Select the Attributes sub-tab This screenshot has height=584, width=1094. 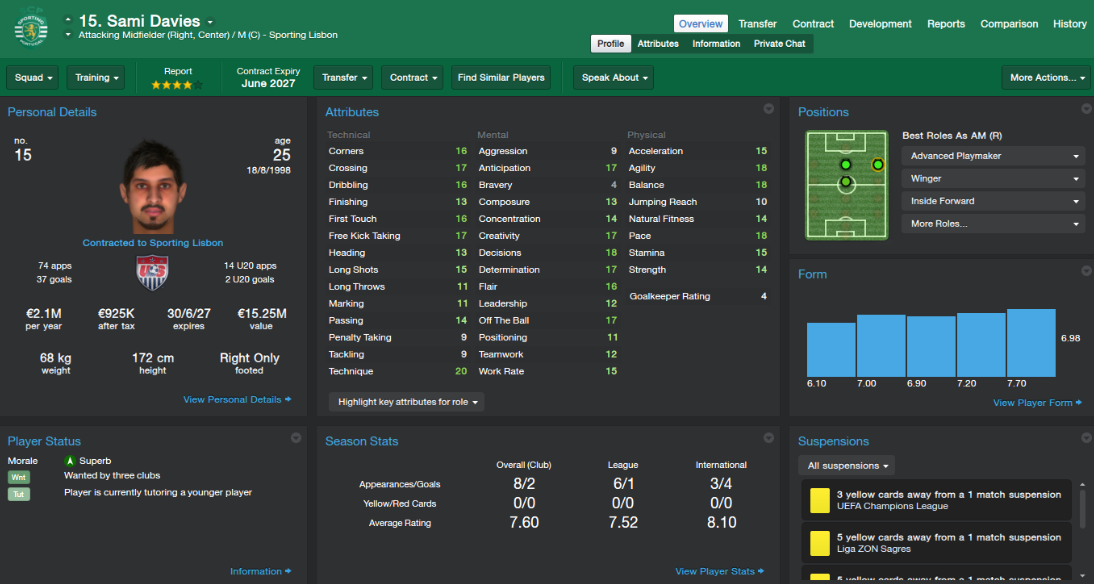tap(658, 44)
